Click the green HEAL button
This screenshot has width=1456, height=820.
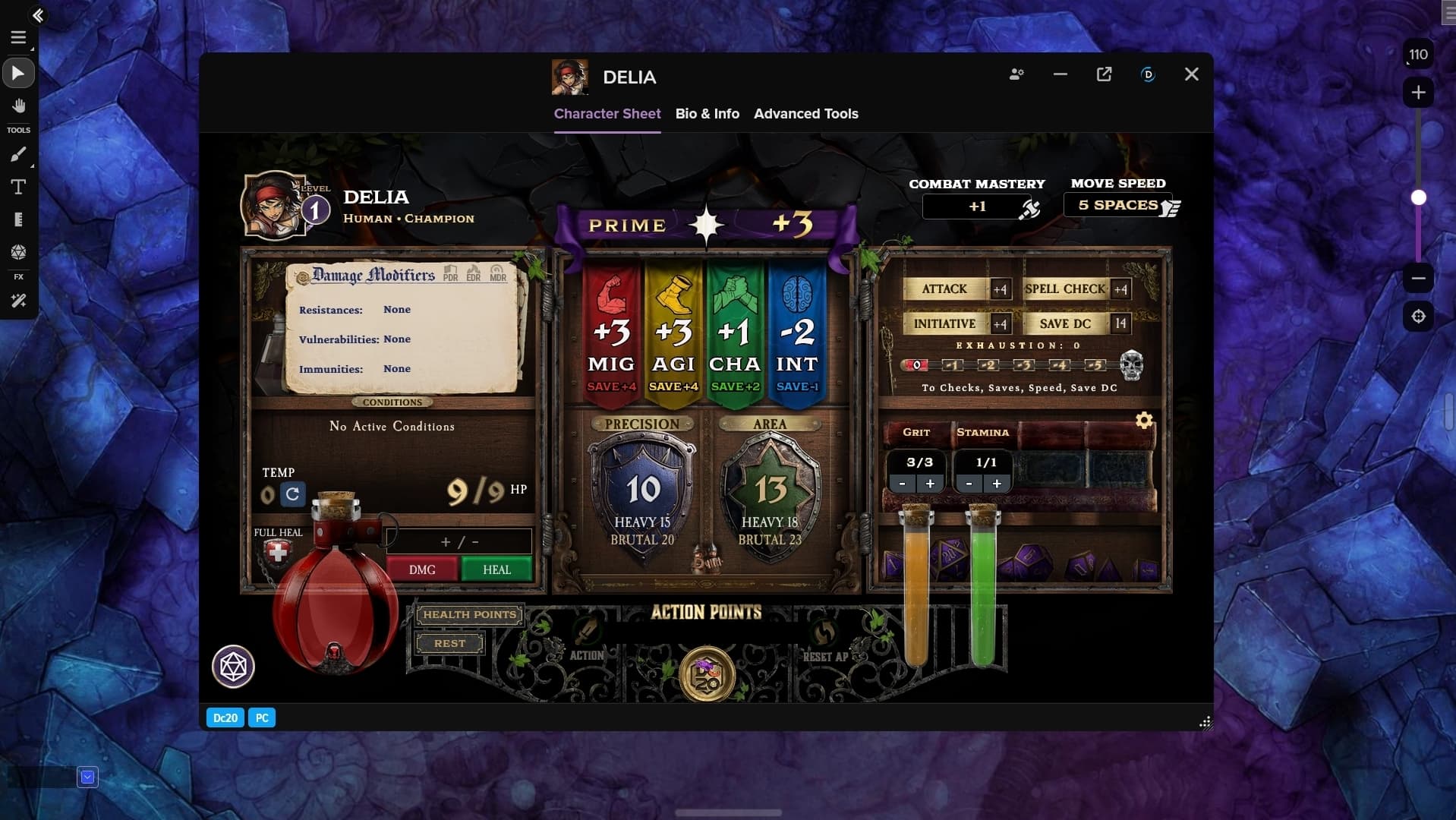point(496,569)
